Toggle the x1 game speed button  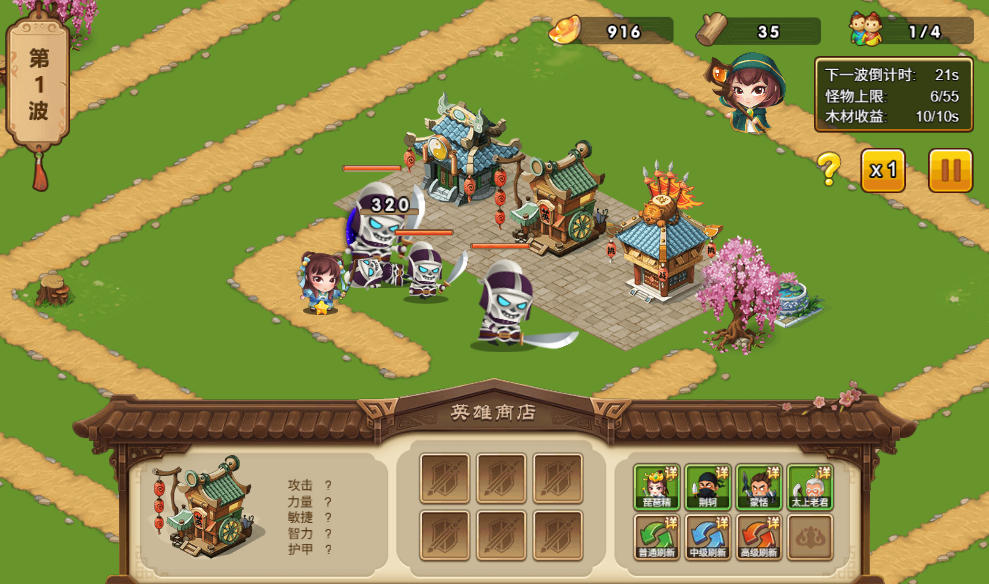point(883,170)
